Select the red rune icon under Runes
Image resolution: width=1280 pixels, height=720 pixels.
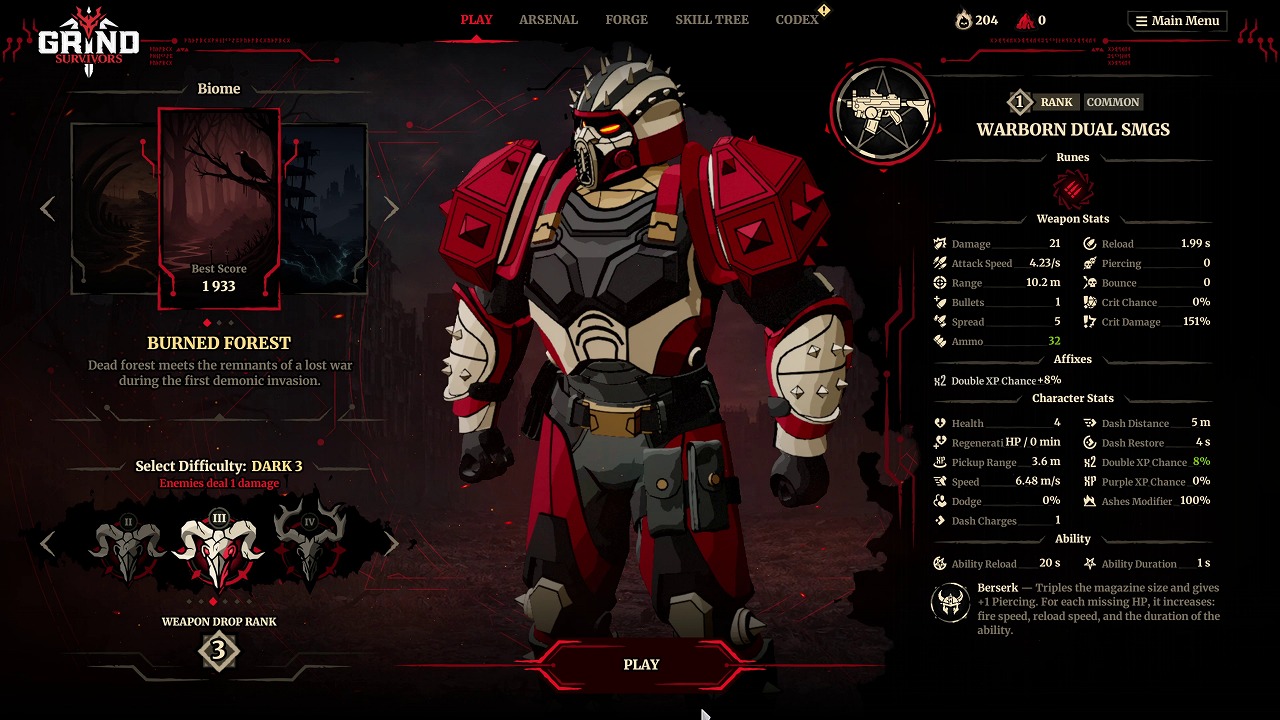[1073, 188]
